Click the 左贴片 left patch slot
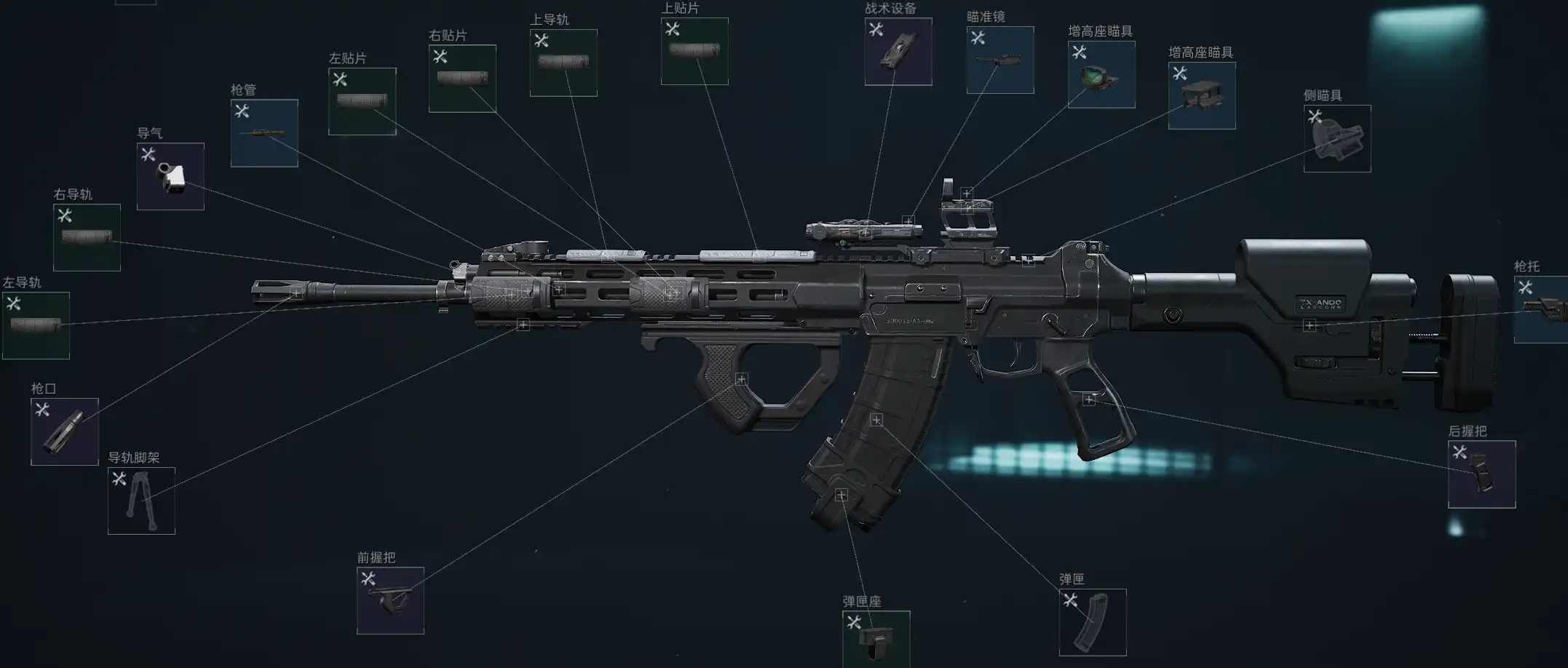 coord(362,101)
